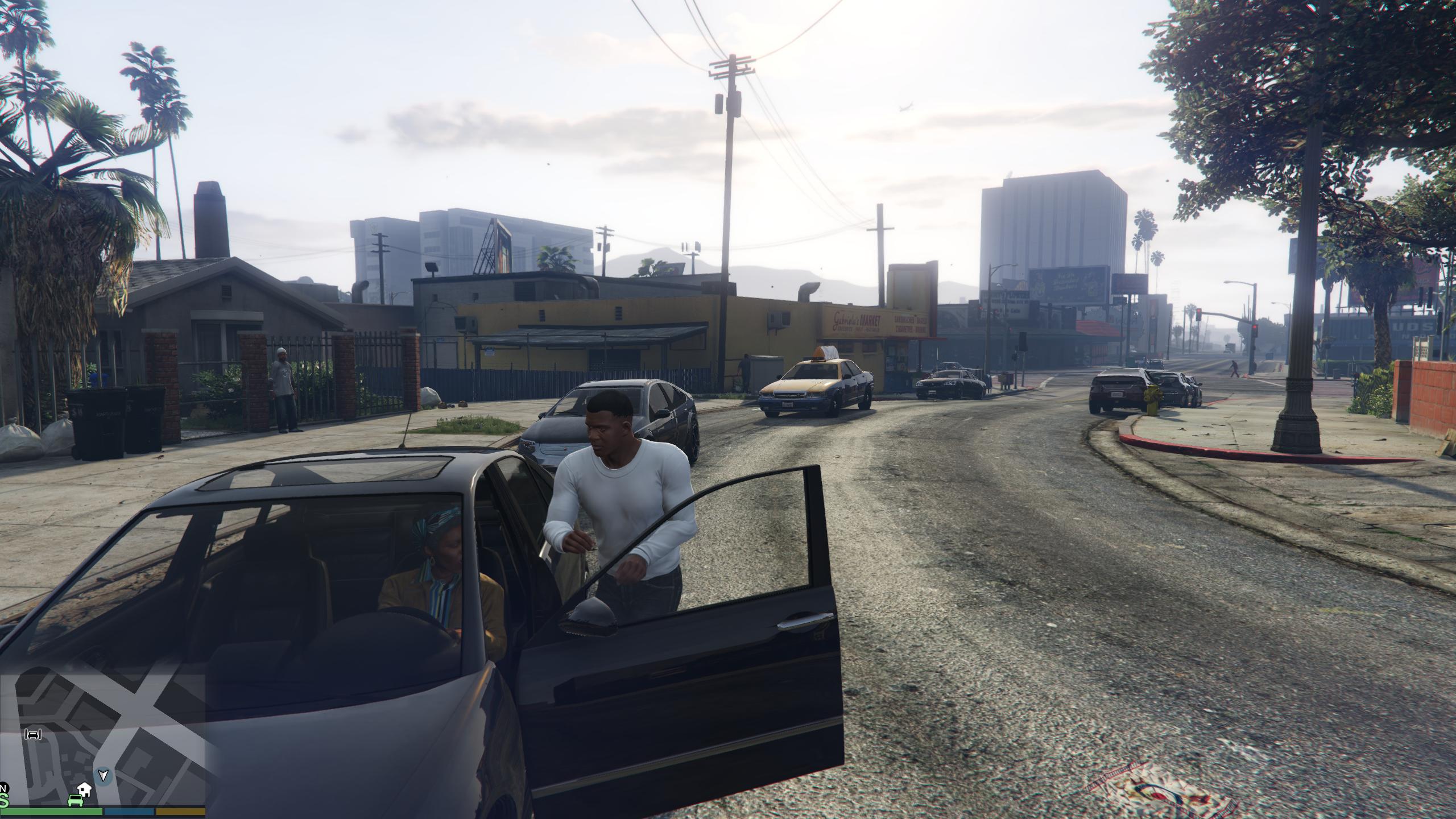Click the black N compass marker on the minimap

pyautogui.click(x=4, y=786)
